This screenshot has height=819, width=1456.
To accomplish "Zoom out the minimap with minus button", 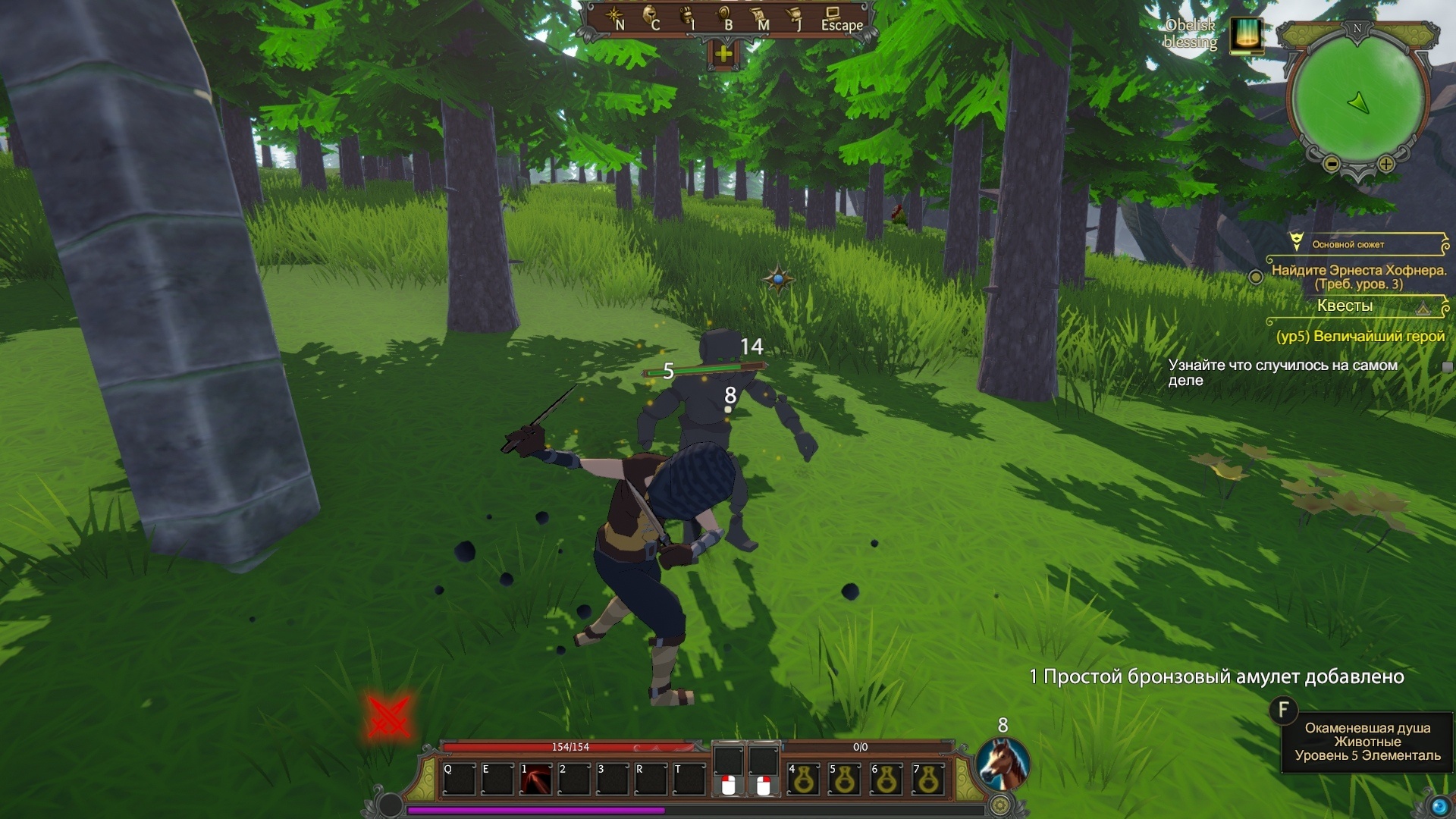I will (x=1331, y=163).
